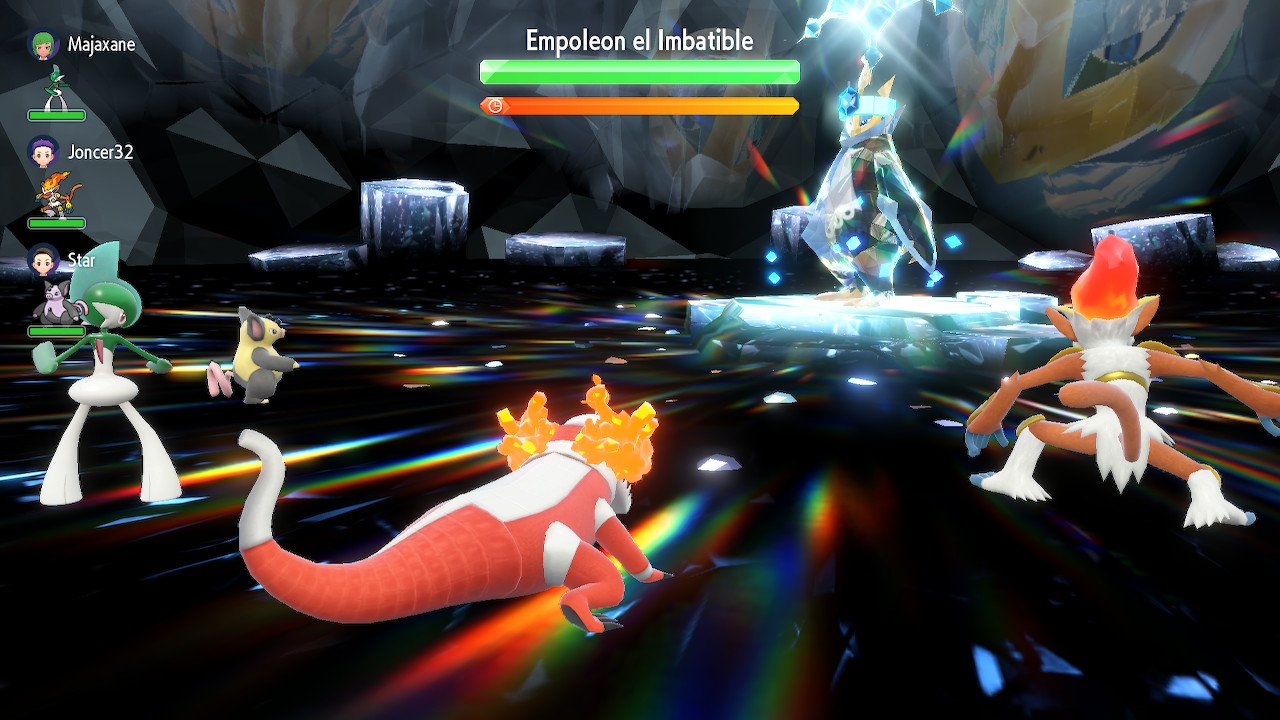Image resolution: width=1280 pixels, height=720 pixels.
Task: Select the Grumpig party icon
Action: coord(55,302)
